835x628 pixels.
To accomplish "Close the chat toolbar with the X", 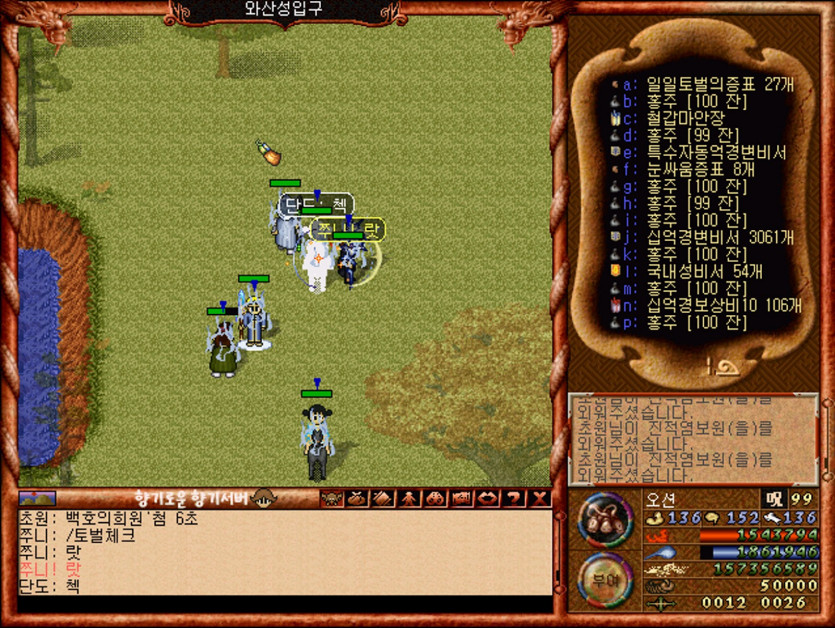I will pyautogui.click(x=540, y=497).
